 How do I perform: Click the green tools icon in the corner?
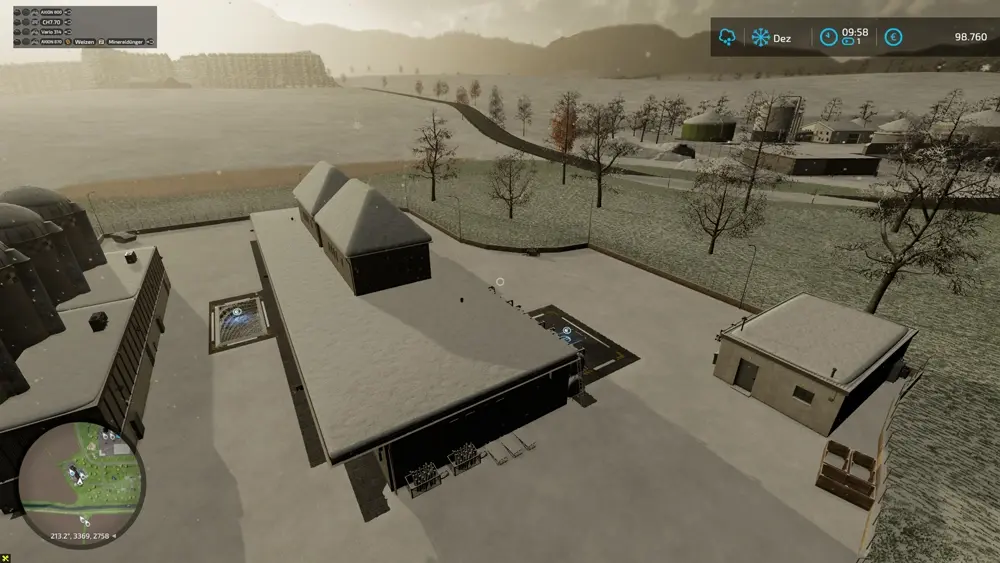point(7,556)
